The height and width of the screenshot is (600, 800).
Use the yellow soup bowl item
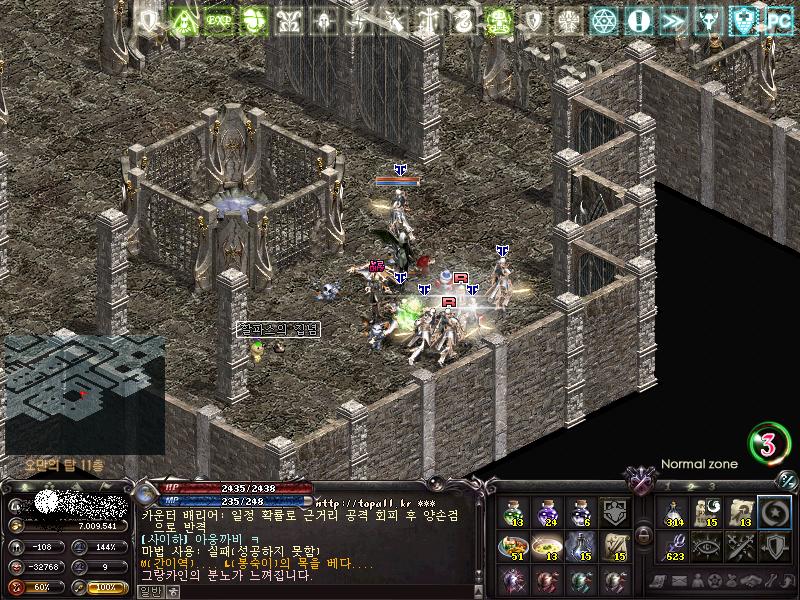(547, 546)
